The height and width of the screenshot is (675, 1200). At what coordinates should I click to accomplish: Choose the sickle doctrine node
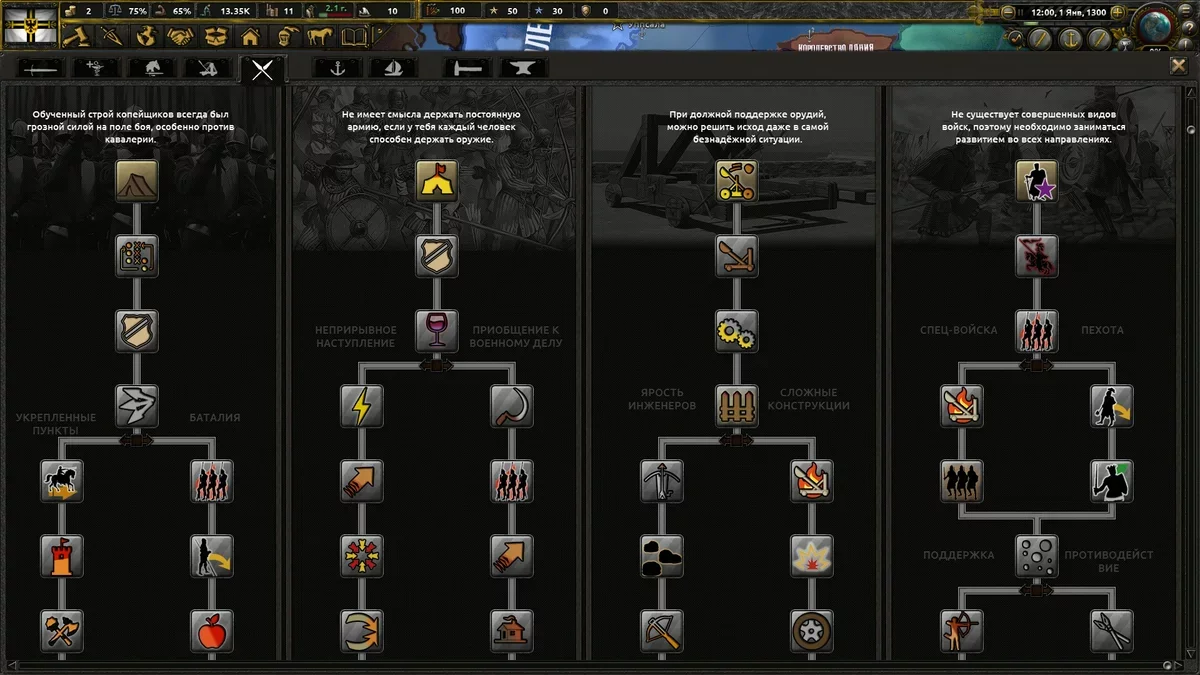[x=512, y=405]
